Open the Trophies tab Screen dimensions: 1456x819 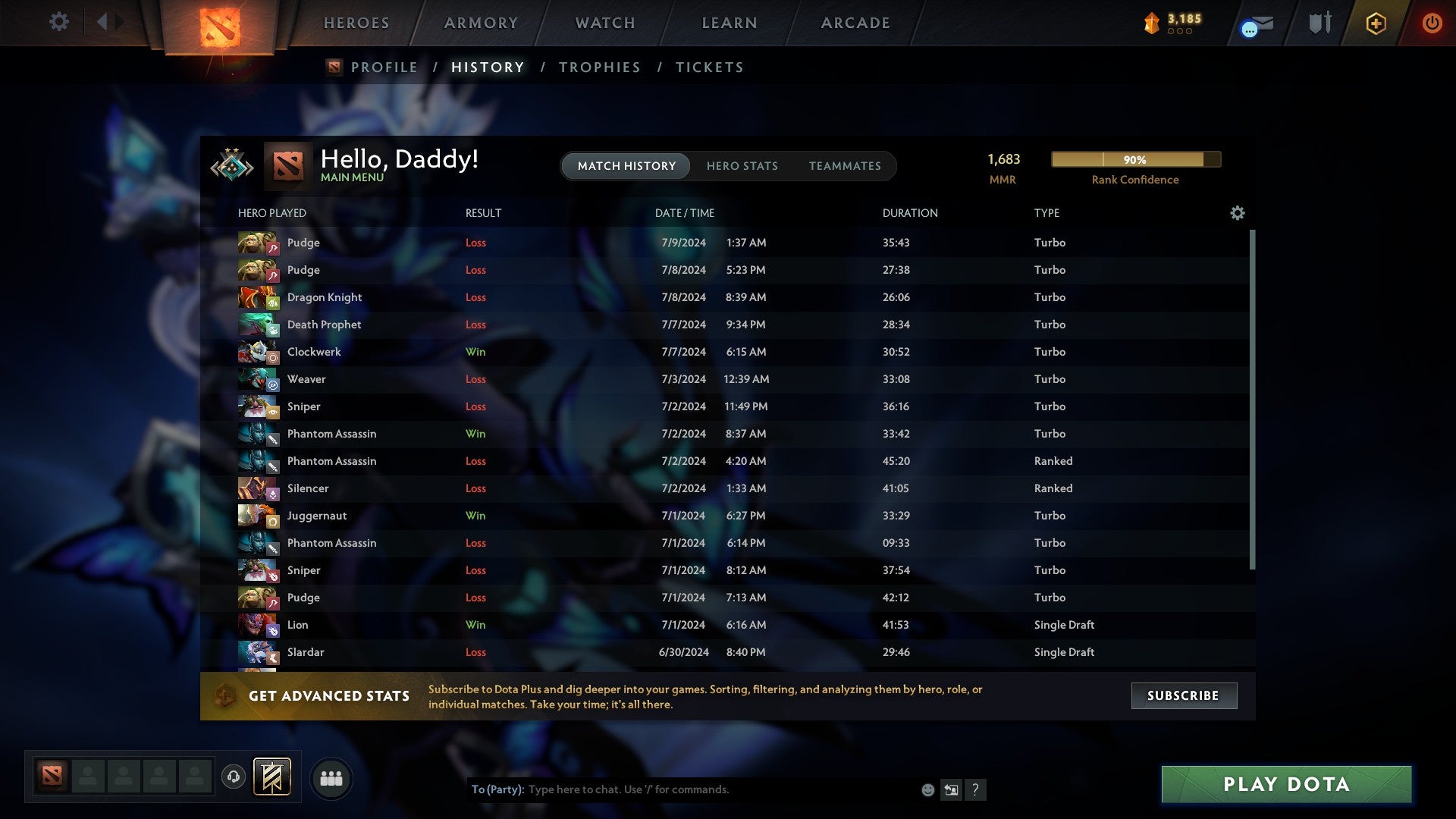pos(599,67)
